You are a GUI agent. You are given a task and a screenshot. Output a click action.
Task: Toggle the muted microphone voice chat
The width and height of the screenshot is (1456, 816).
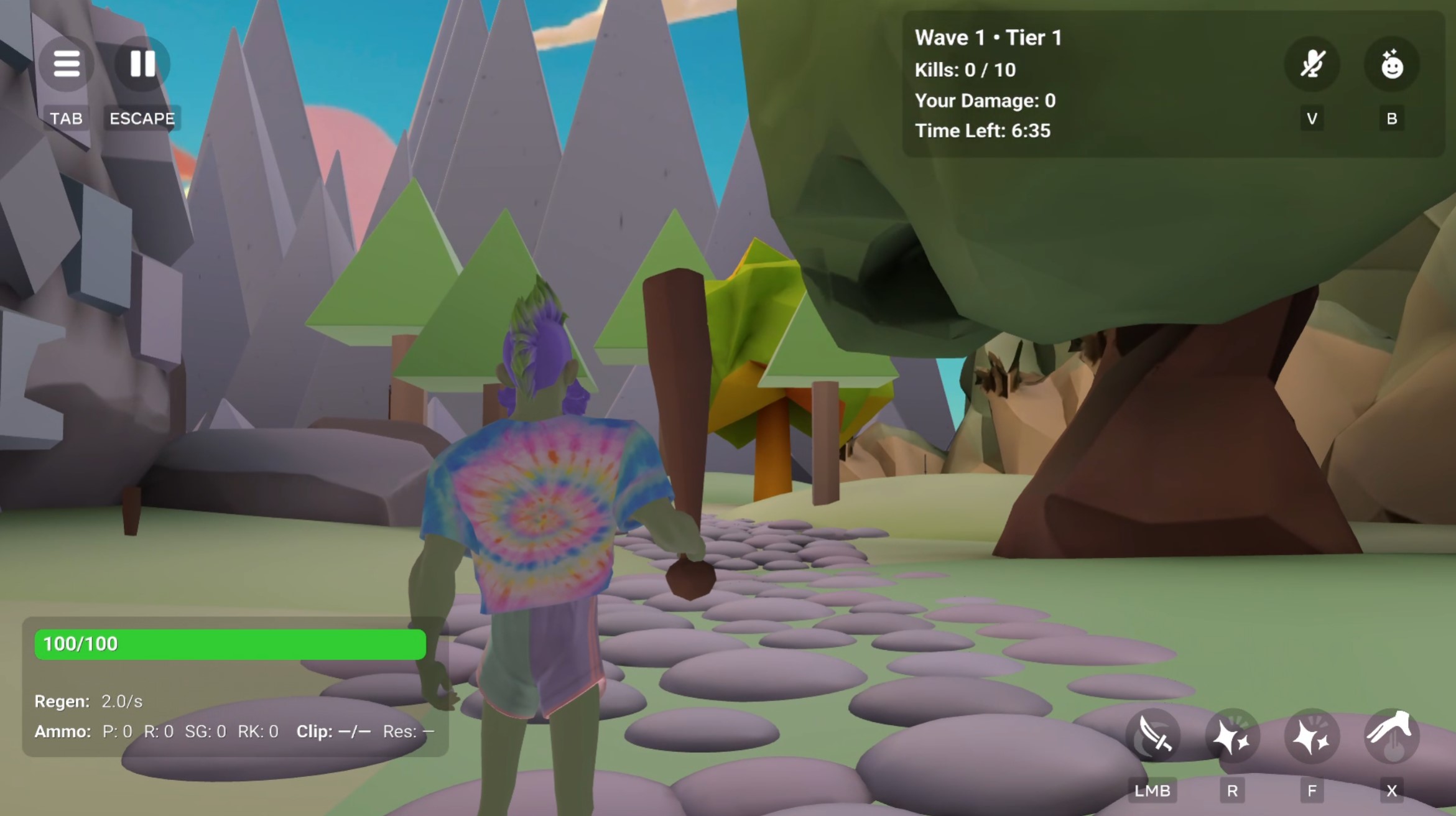tap(1312, 65)
